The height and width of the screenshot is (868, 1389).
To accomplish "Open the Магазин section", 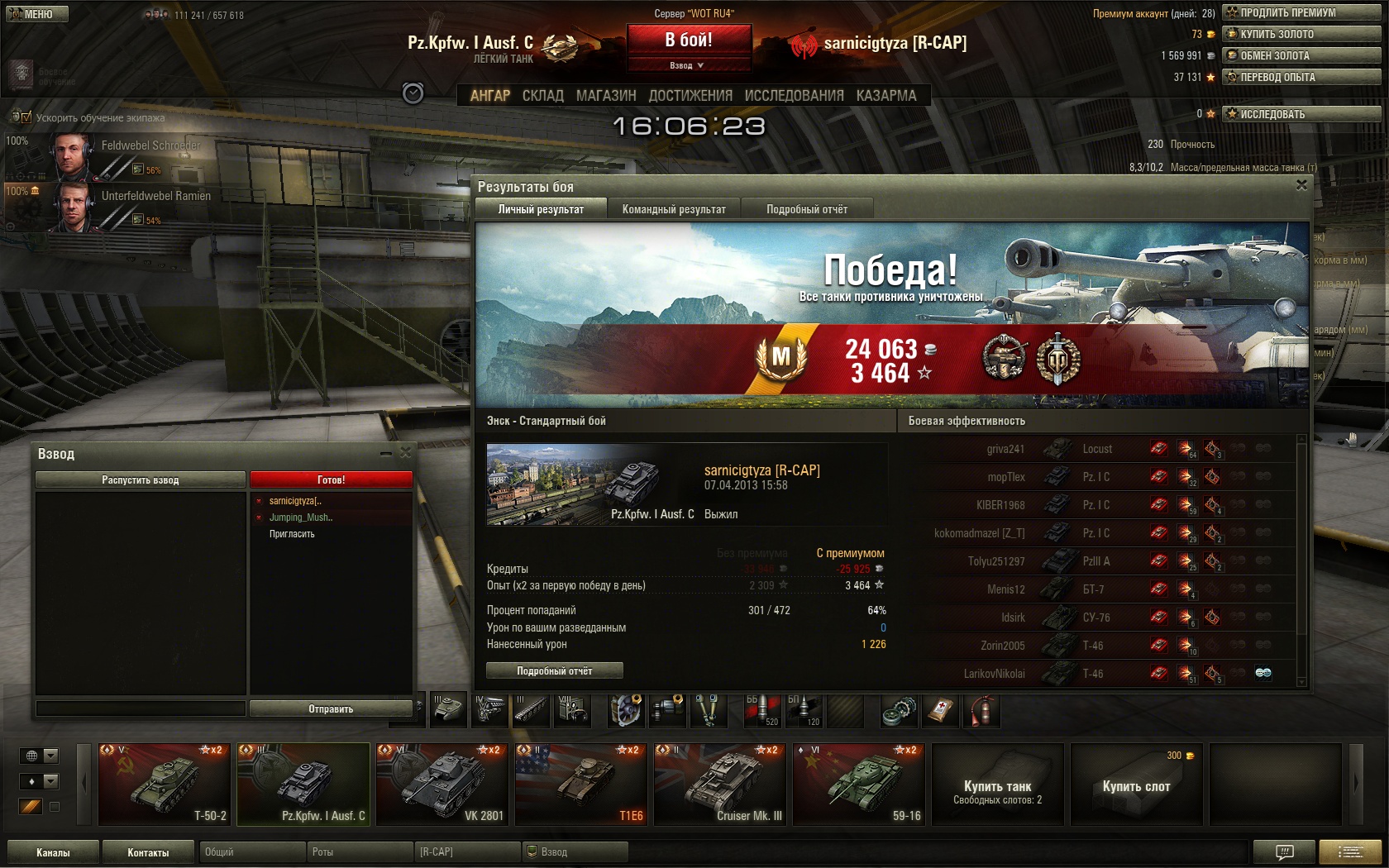I will coord(606,96).
